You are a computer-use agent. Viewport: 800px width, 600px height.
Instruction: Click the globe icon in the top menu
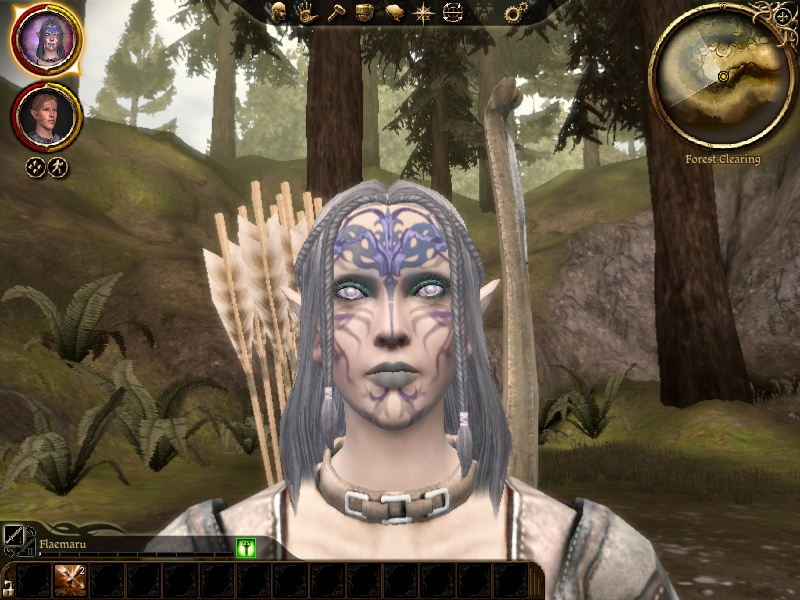click(x=453, y=13)
